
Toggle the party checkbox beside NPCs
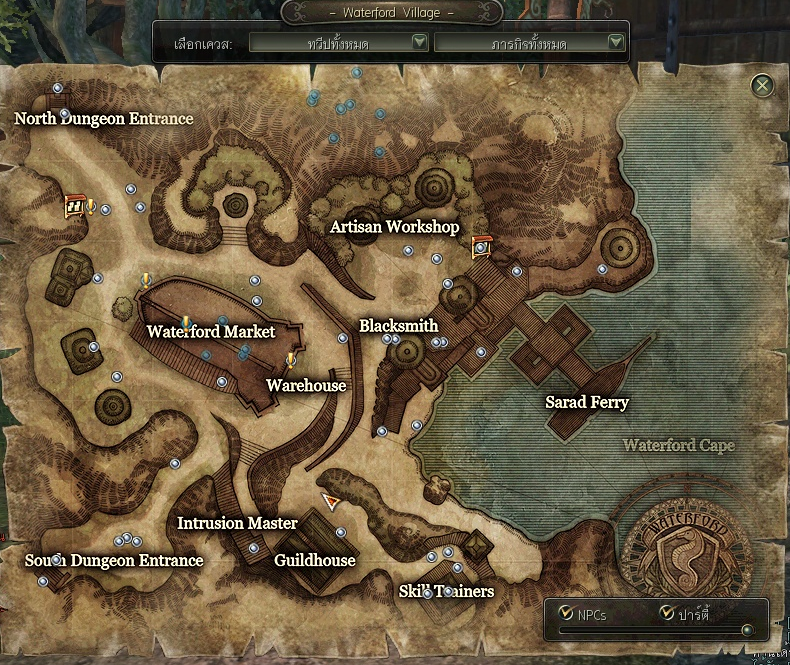click(x=667, y=613)
